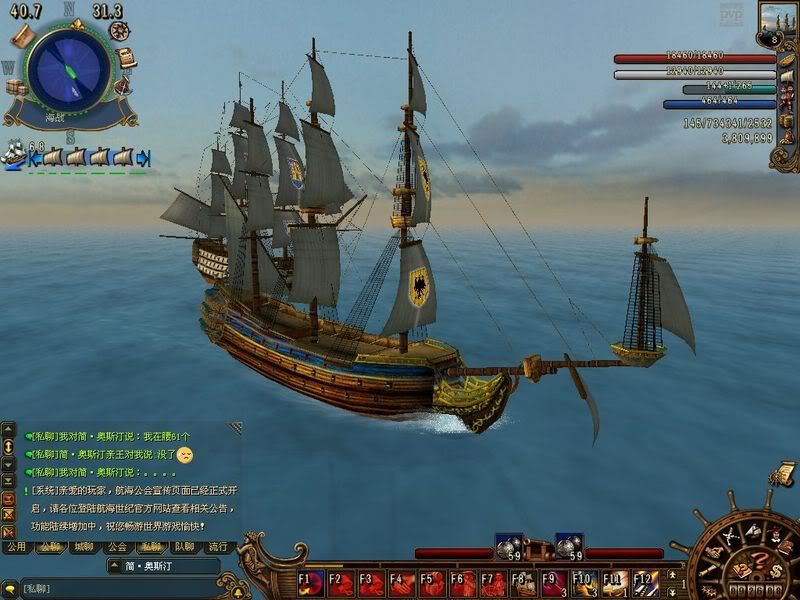Screen dimensions: 800x600
Task: Click the right sail speed arrow
Action: (144, 158)
